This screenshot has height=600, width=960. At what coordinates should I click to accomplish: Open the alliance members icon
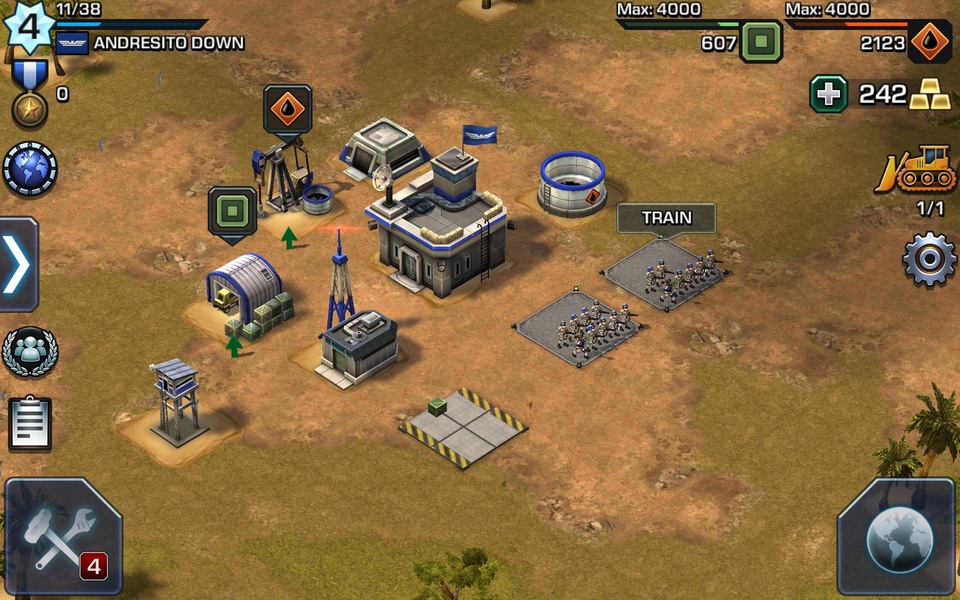pos(30,352)
